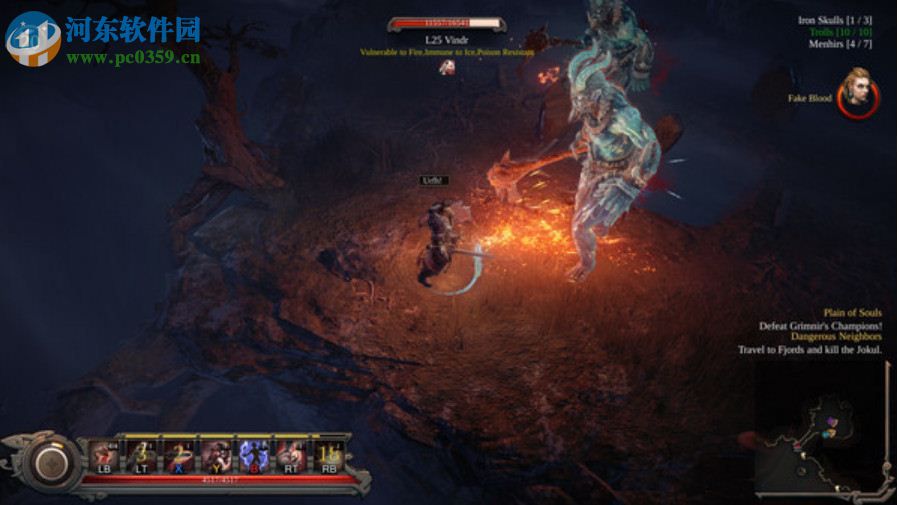Screen dimensions: 899x505
Task: Activate the blue lightning aura skill
Action: click(x=252, y=455)
